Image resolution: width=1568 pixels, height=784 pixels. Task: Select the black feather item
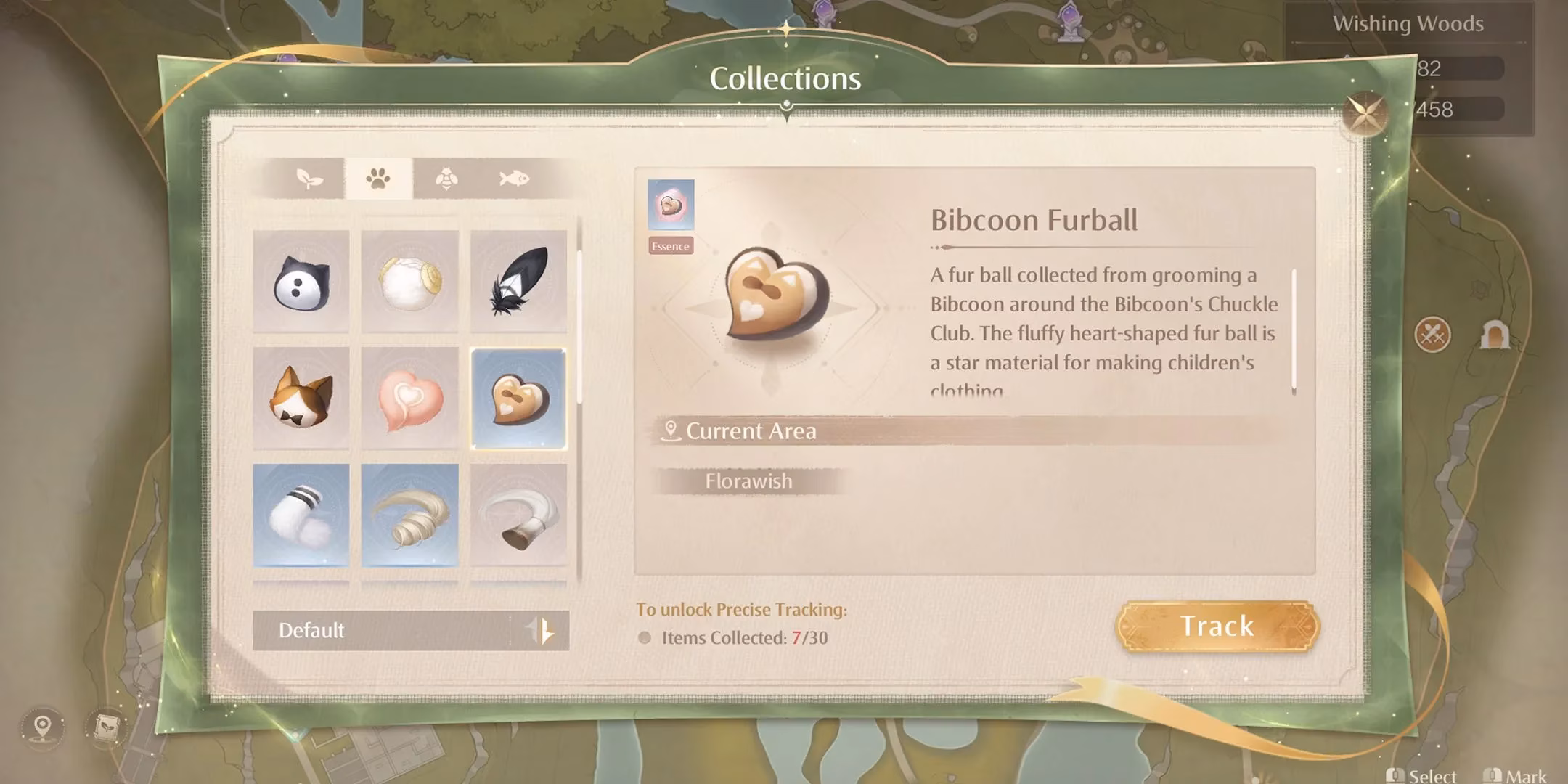(518, 282)
